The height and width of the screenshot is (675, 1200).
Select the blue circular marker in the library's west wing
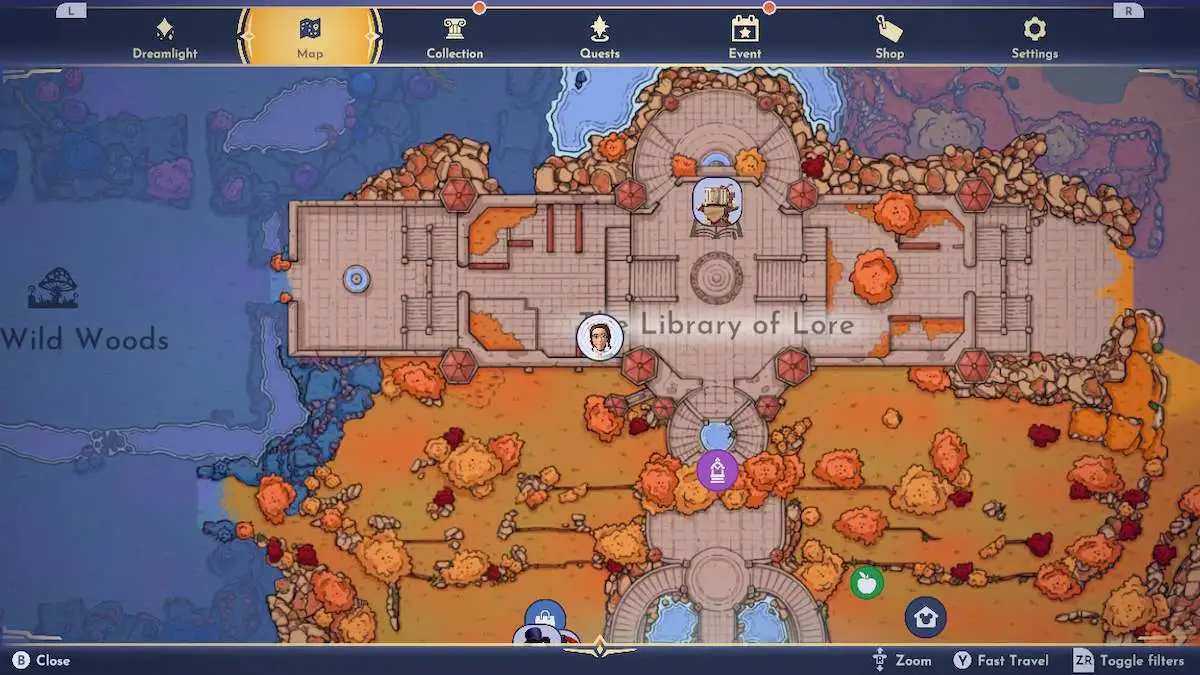(x=356, y=279)
